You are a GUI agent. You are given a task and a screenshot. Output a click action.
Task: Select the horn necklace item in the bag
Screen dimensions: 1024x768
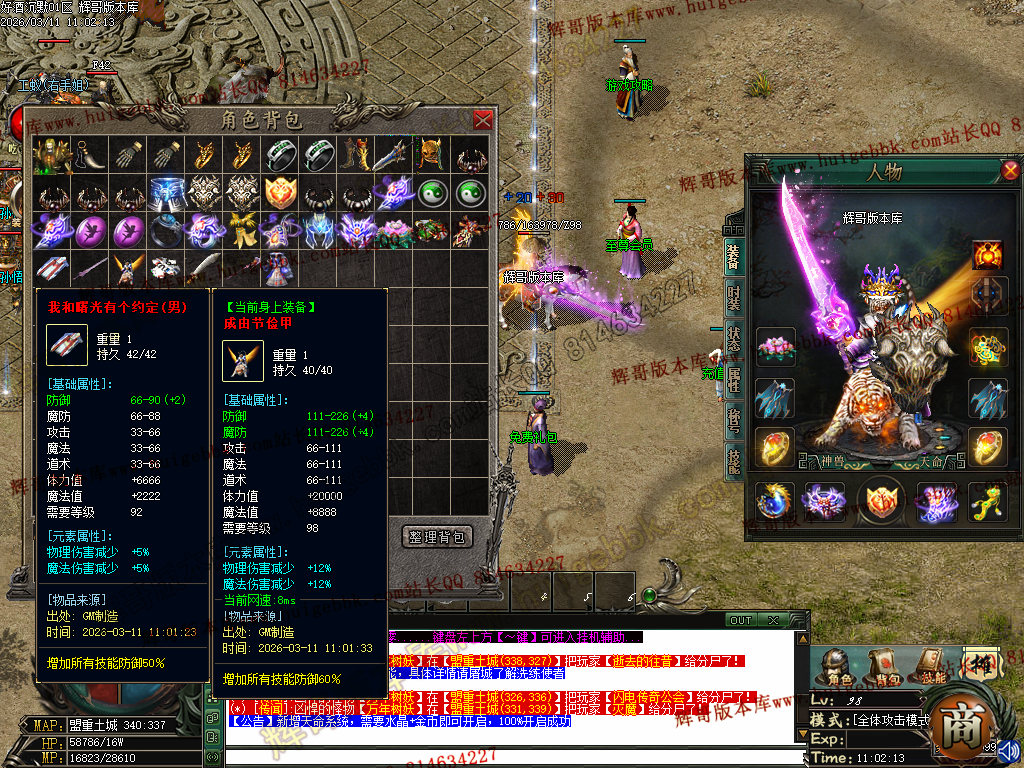(x=88, y=155)
